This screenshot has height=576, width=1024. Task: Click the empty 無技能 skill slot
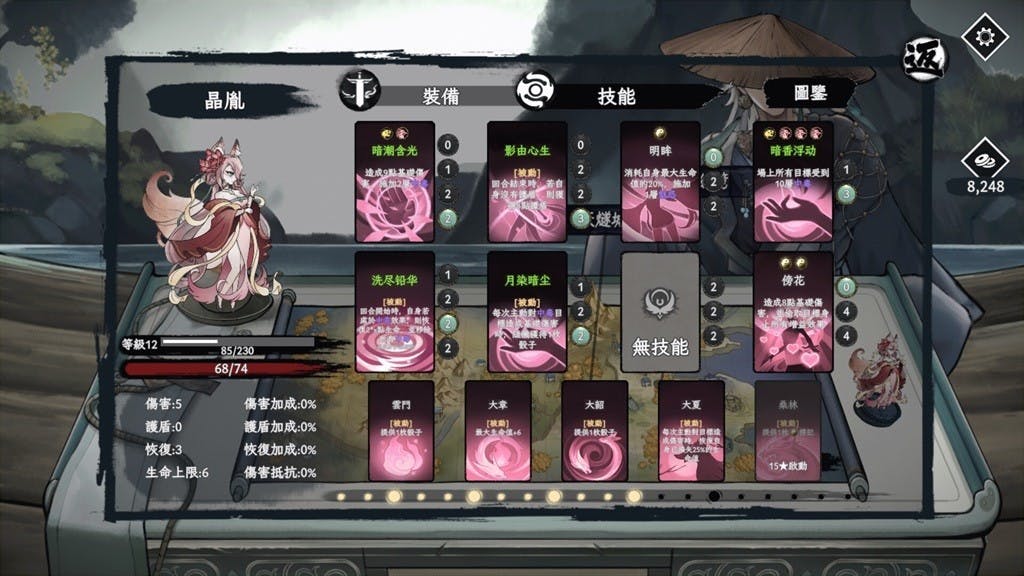coord(659,311)
